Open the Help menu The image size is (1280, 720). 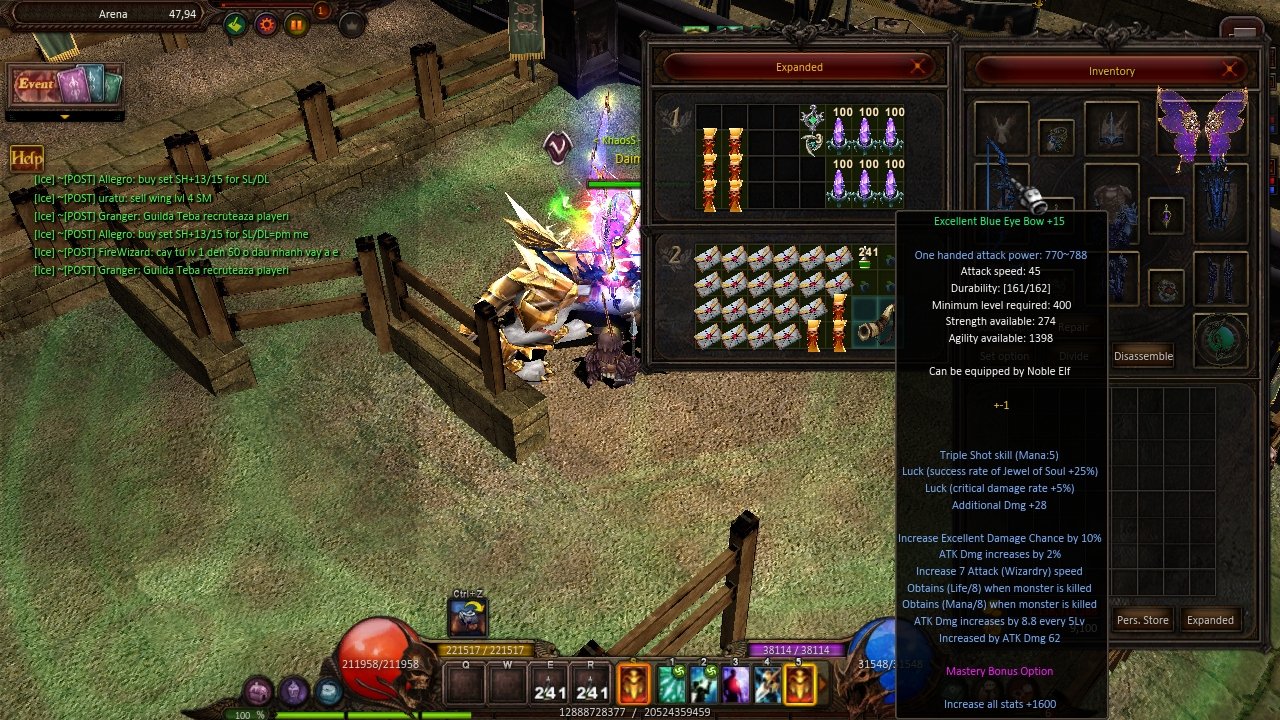[26, 158]
